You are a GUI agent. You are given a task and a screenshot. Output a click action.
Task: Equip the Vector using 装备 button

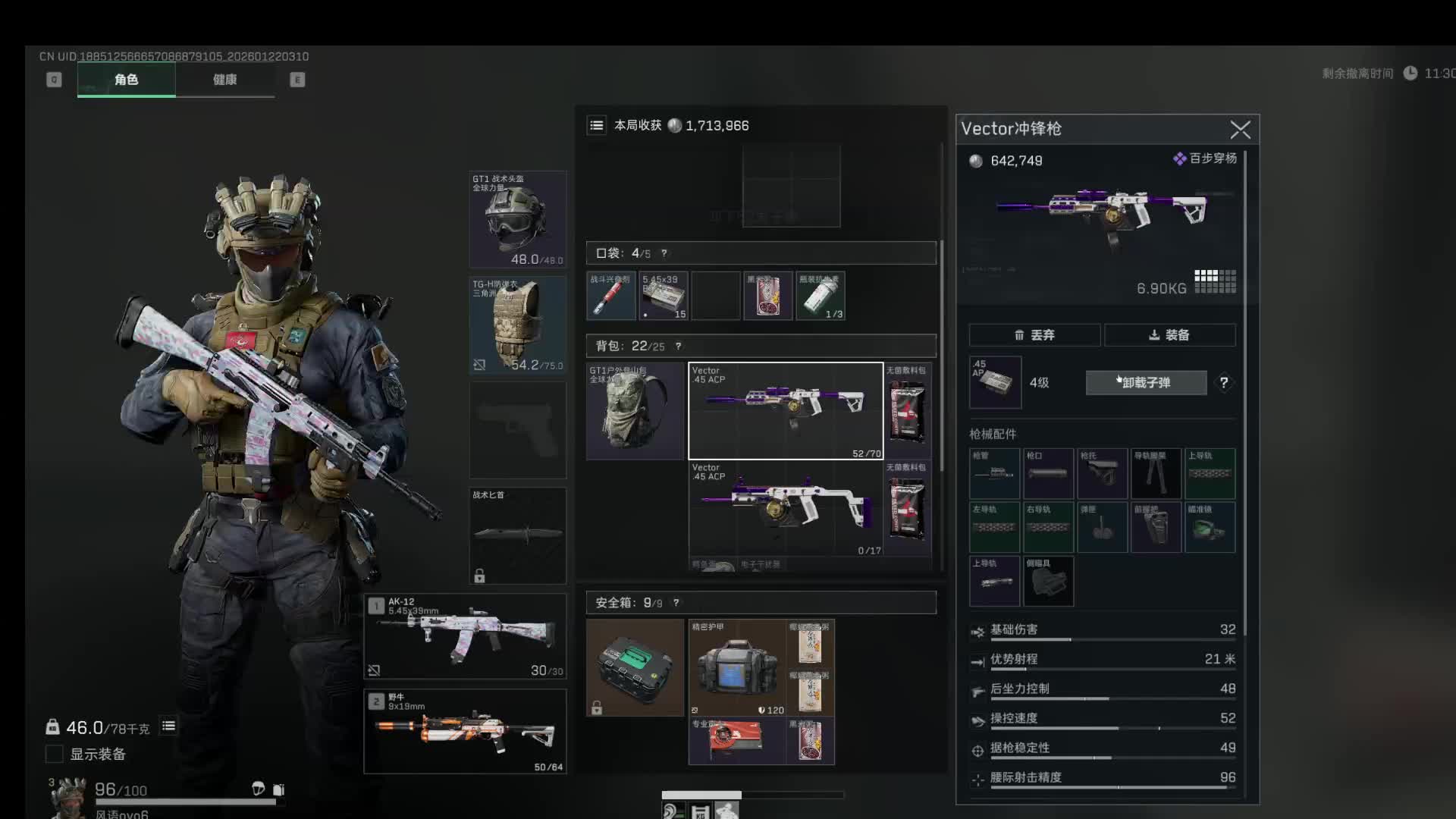(1169, 335)
